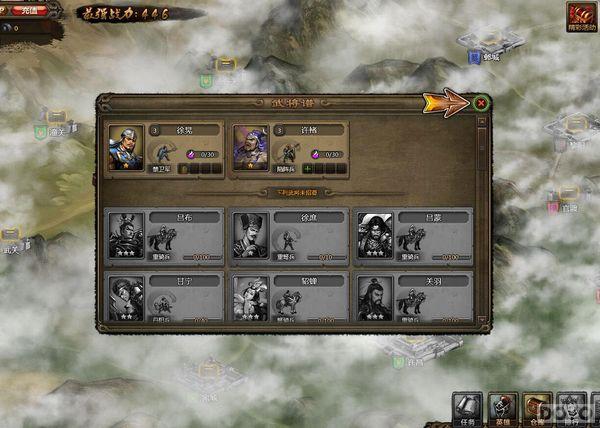Open the 精彩活动 events icon
Image resolution: width=600 pixels, height=428 pixels.
(x=580, y=15)
